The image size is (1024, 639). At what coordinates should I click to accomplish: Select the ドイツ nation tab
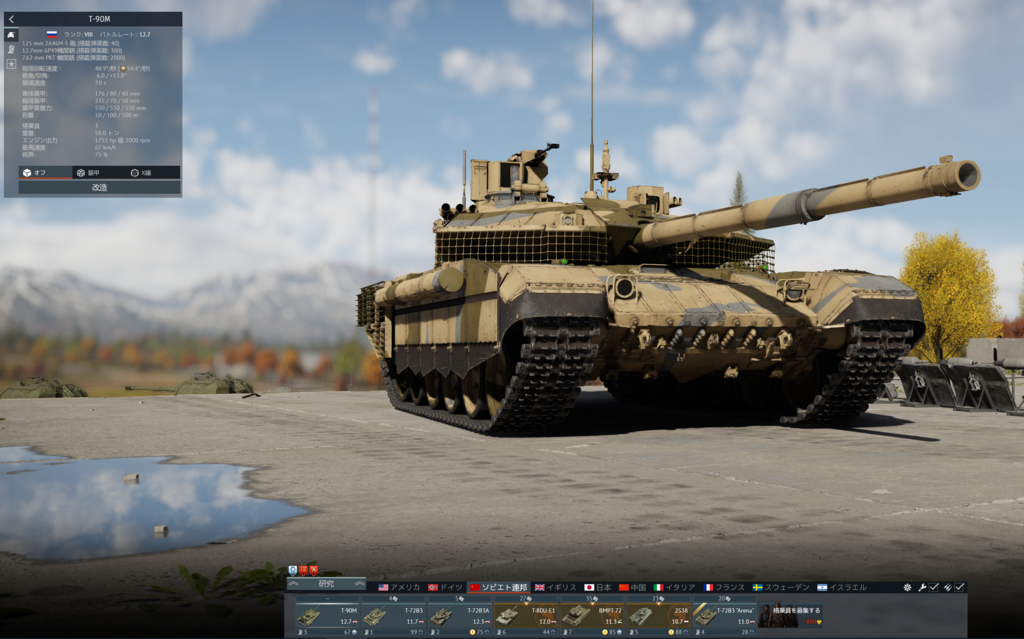coord(446,587)
